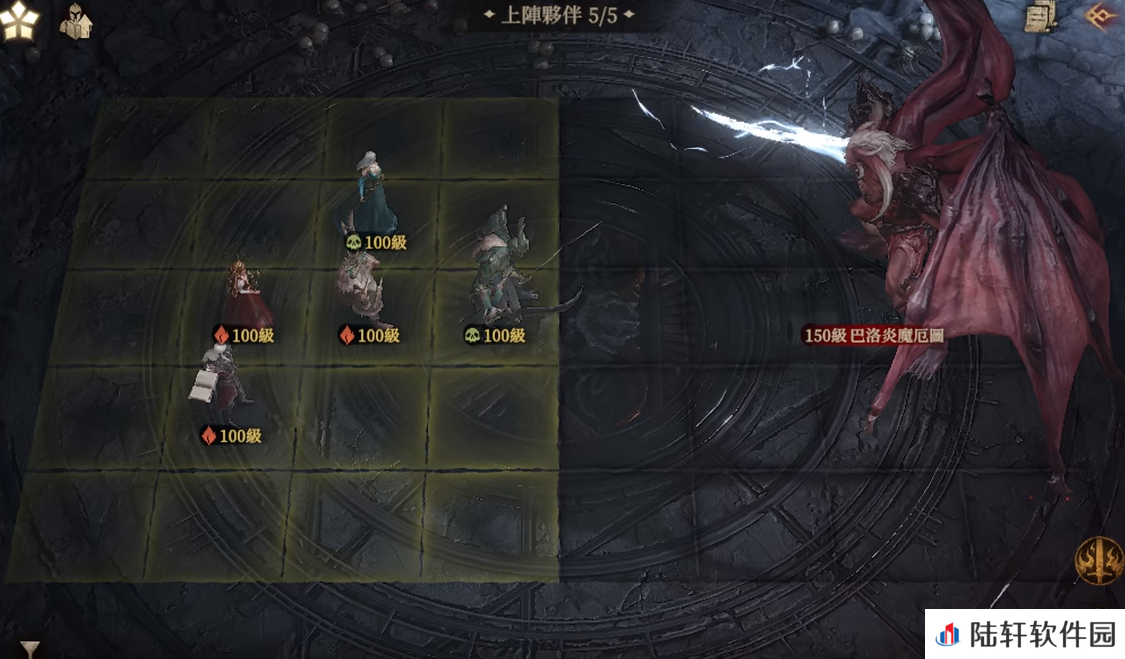
Task: Visit the 陆轩软件园 watermark logo
Action: click(1025, 634)
